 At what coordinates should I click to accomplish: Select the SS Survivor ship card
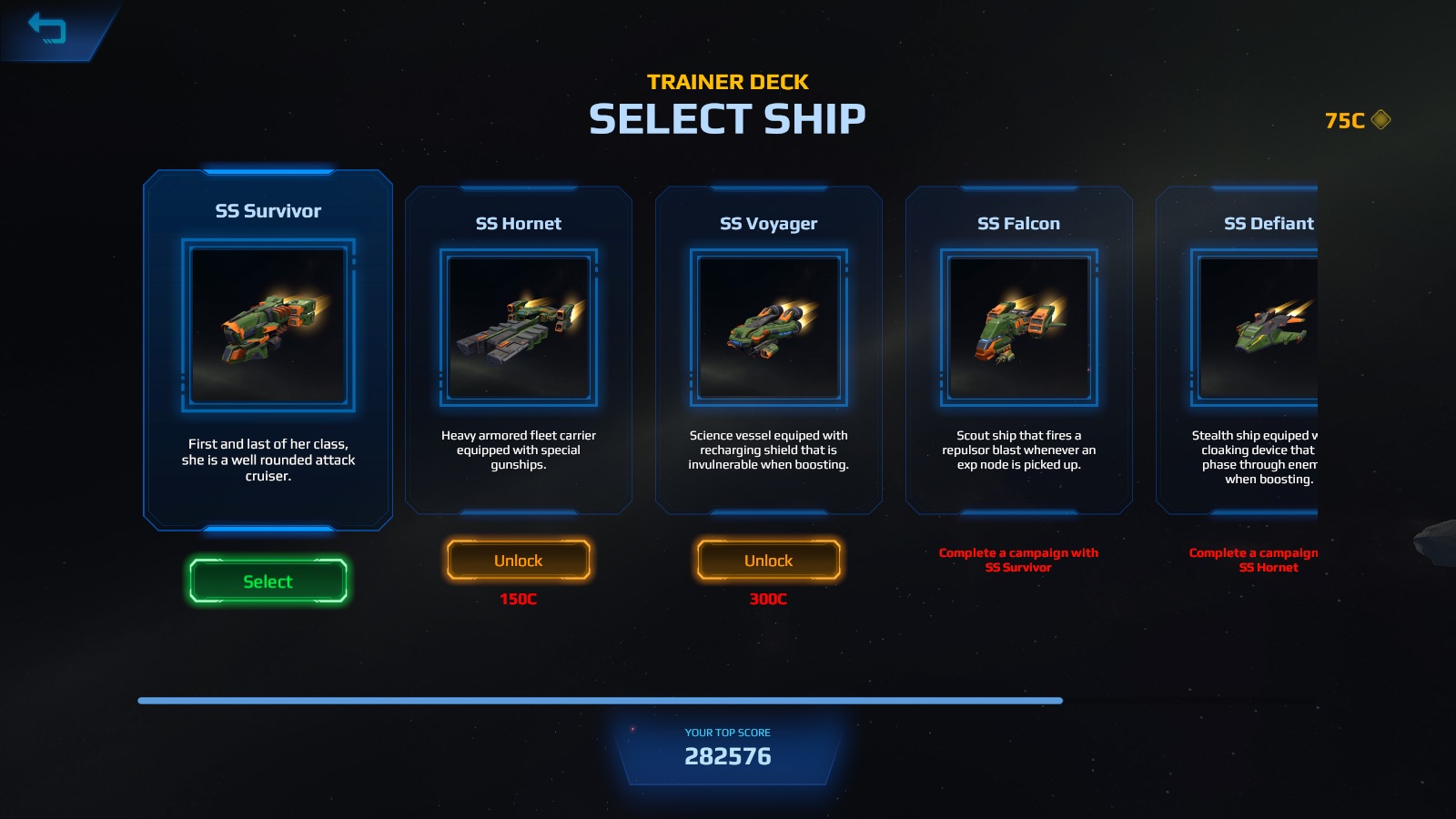(267, 581)
